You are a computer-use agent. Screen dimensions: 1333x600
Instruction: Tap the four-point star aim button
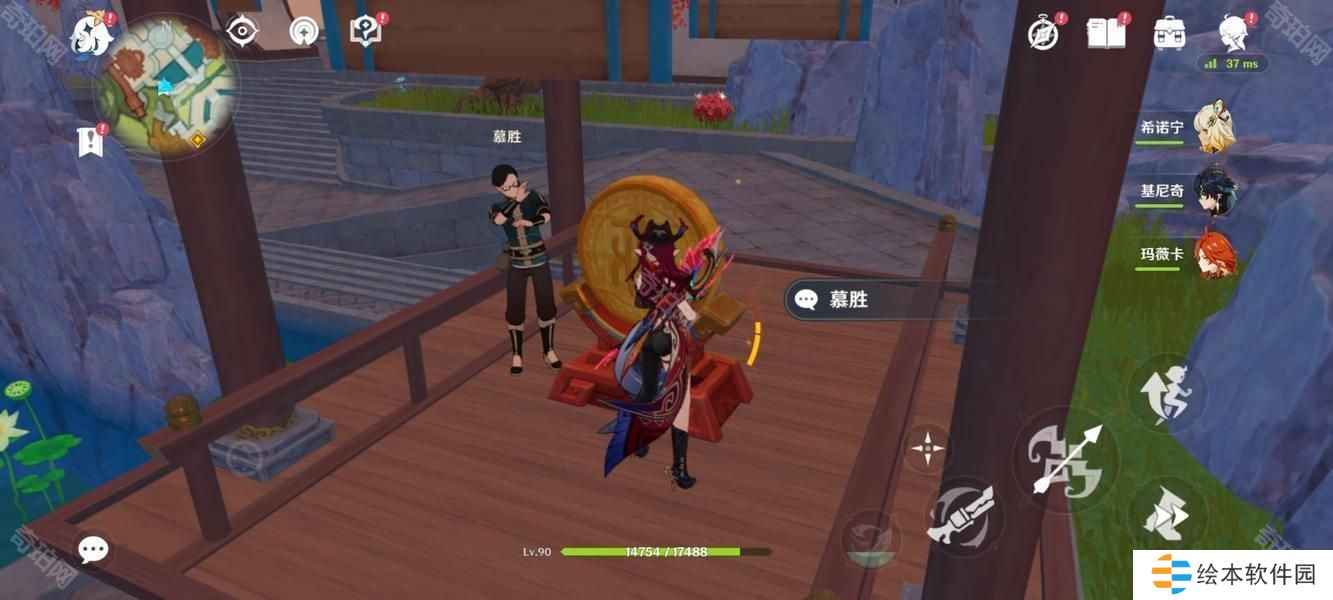click(927, 449)
